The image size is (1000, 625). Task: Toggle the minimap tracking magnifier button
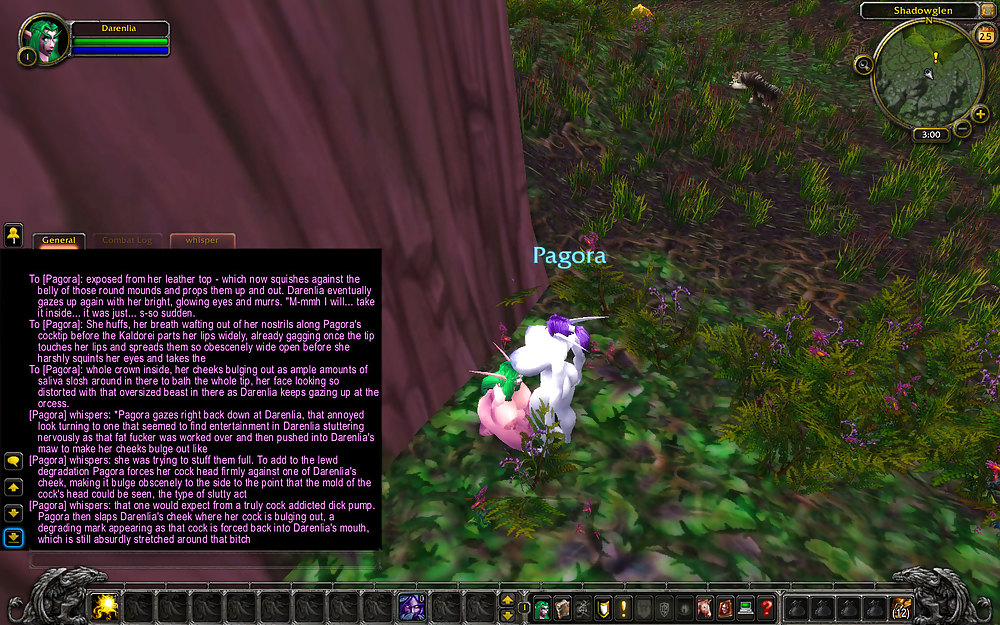pyautogui.click(x=863, y=64)
